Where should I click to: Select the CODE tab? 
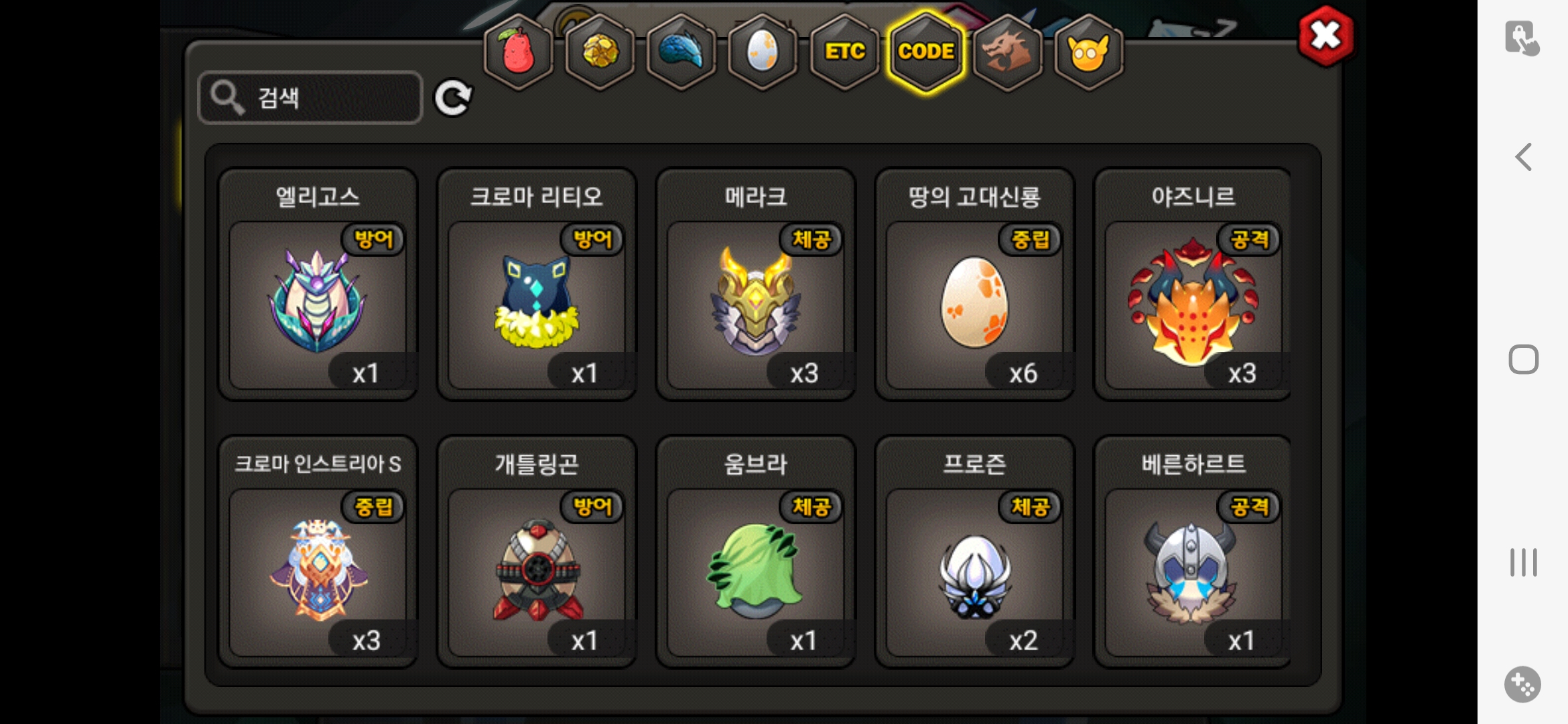(x=926, y=52)
